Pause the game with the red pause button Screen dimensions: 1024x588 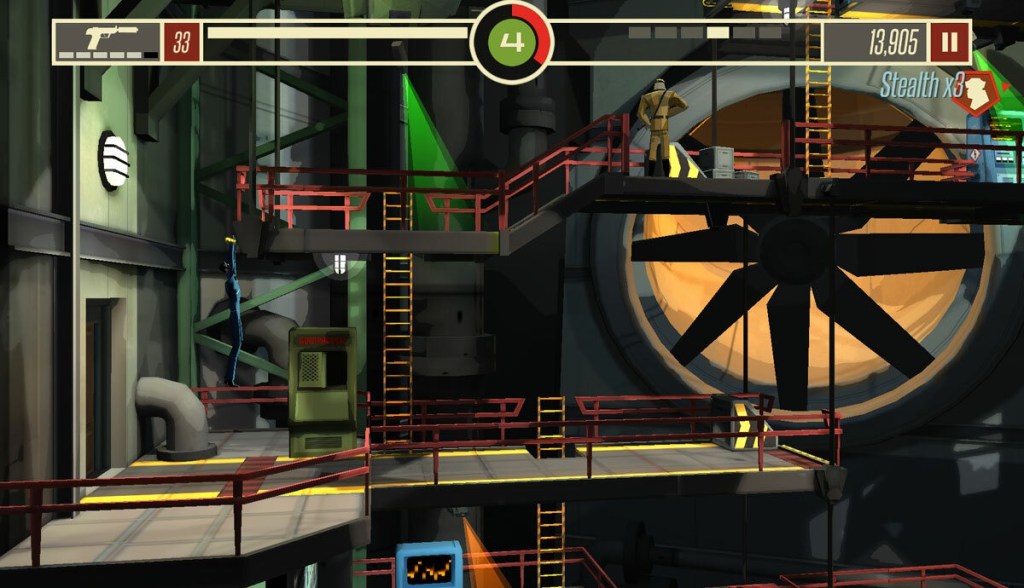tap(948, 42)
